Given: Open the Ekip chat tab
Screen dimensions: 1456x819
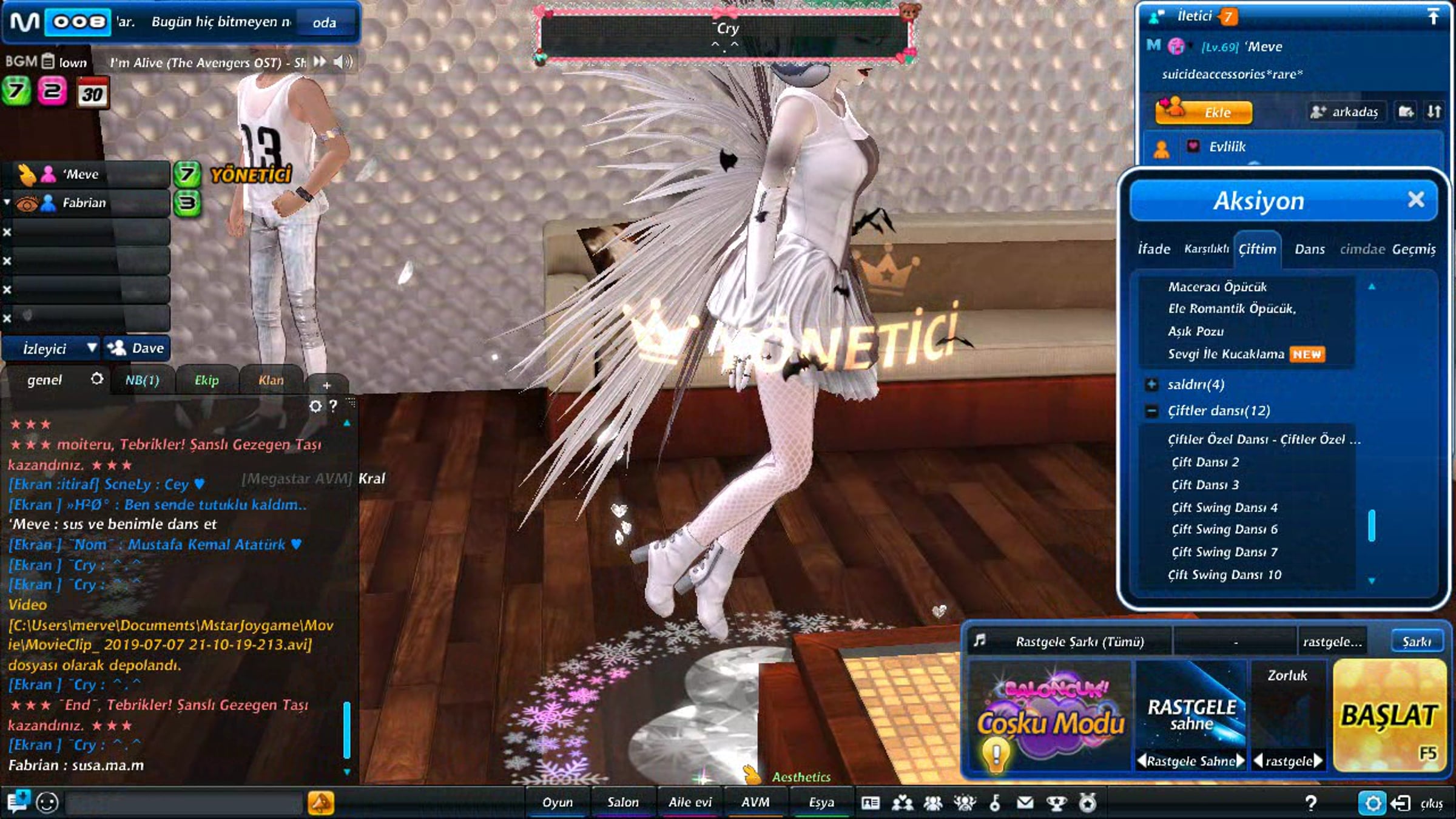Looking at the screenshot, I should (x=206, y=380).
